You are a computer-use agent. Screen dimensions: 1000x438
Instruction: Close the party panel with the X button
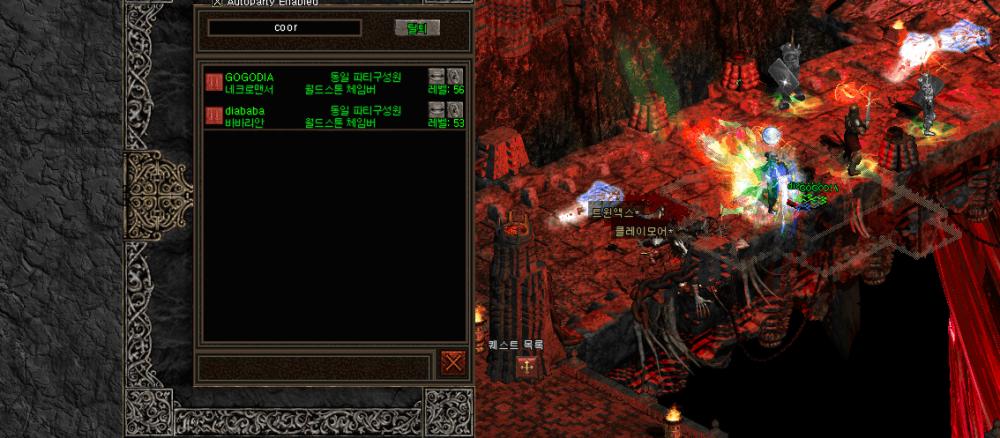coord(454,363)
